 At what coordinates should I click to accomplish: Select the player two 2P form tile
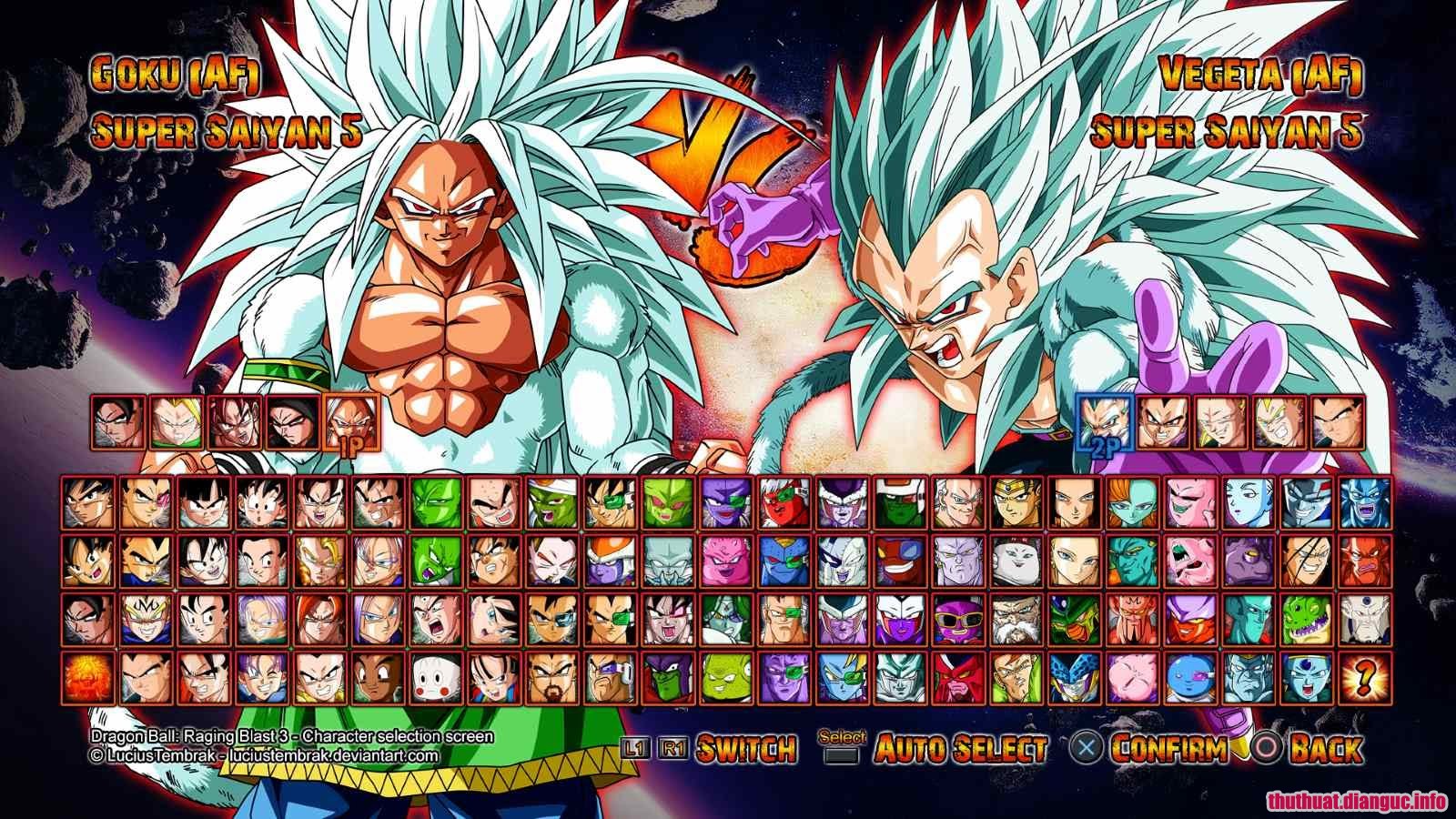coord(1105,422)
